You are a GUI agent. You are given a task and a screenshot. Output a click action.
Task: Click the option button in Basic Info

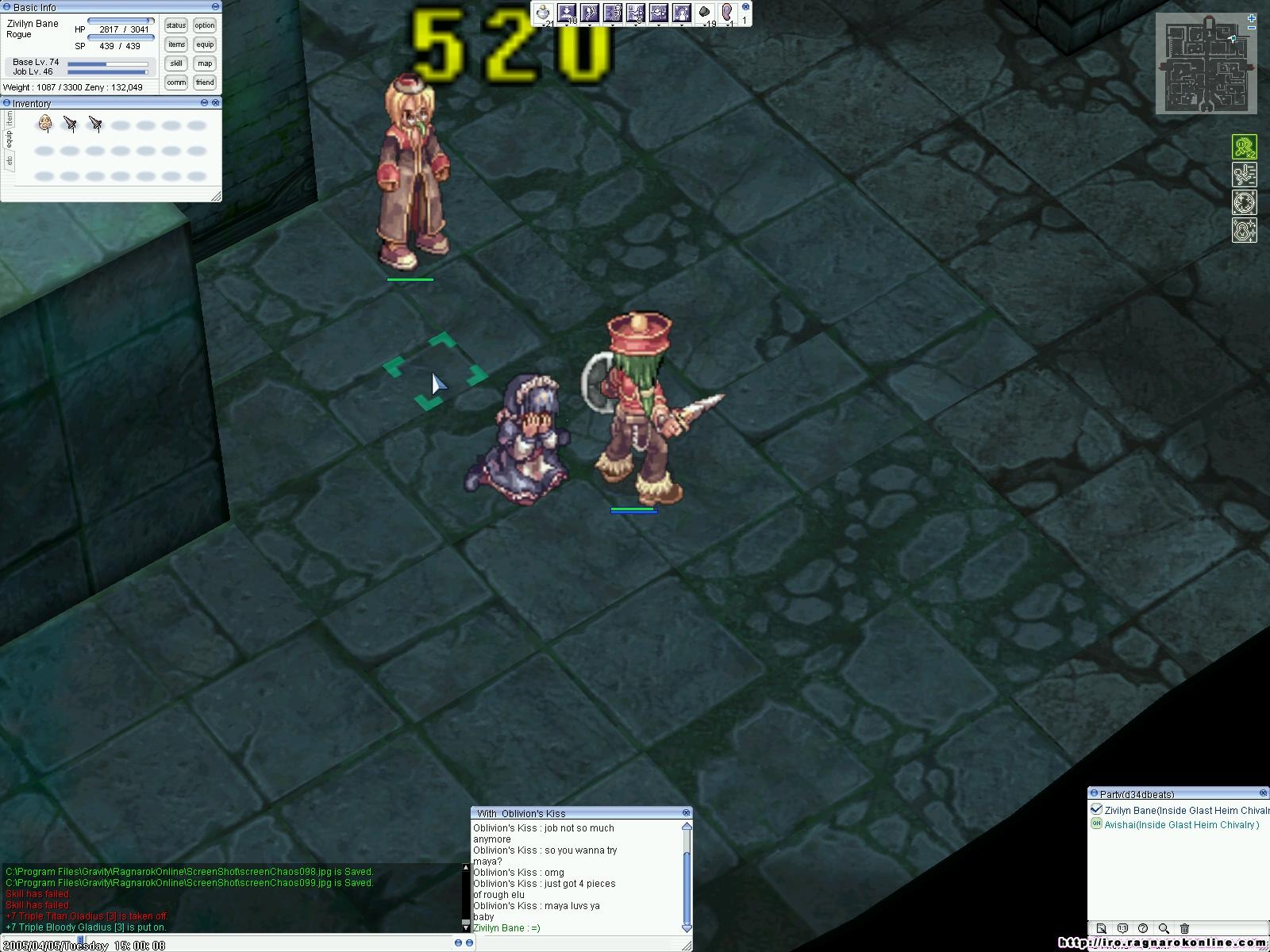(205, 25)
